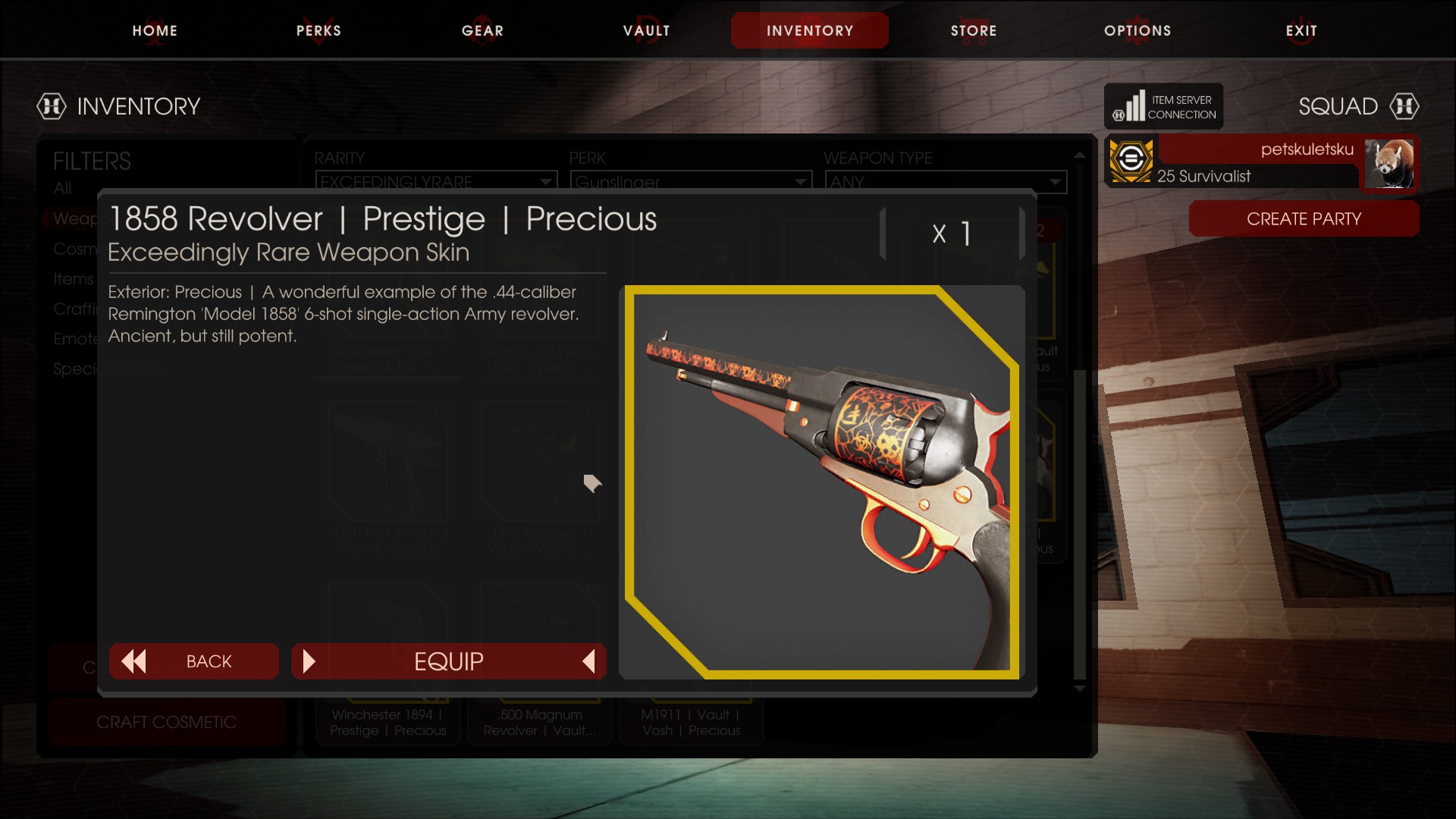The height and width of the screenshot is (819, 1456).
Task: Open the Options menu
Action: 1137,30
